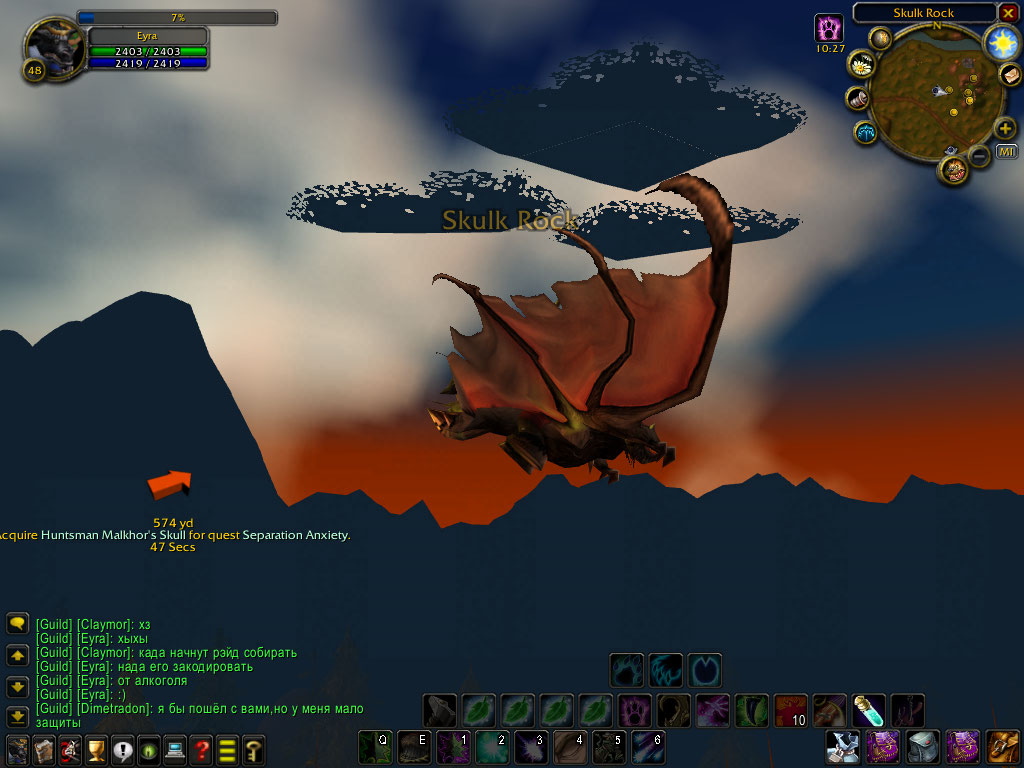The height and width of the screenshot is (768, 1024).
Task: Jump chat to the bottom
Action: 17,716
